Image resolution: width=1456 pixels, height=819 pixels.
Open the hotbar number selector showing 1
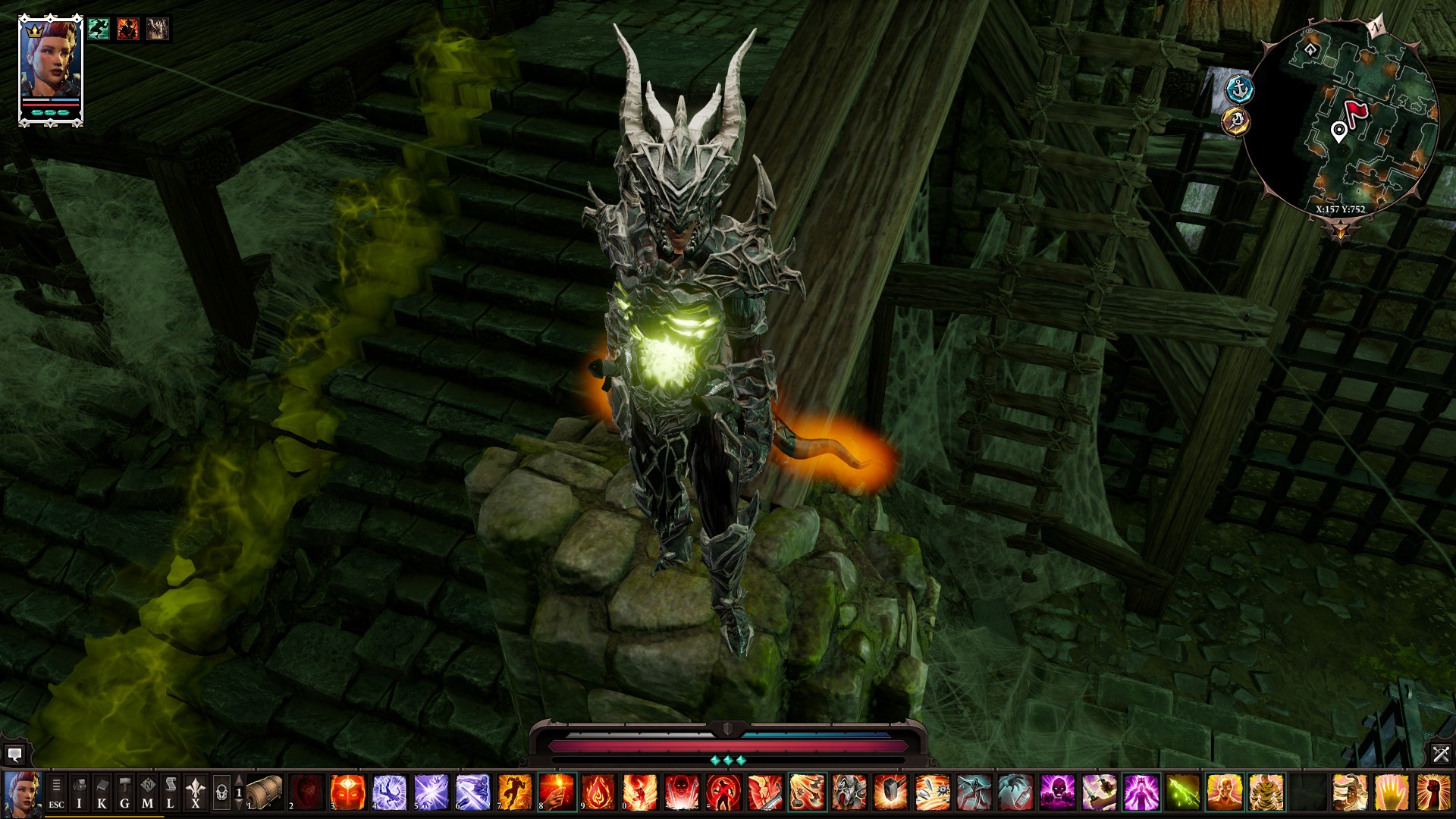pyautogui.click(x=239, y=794)
